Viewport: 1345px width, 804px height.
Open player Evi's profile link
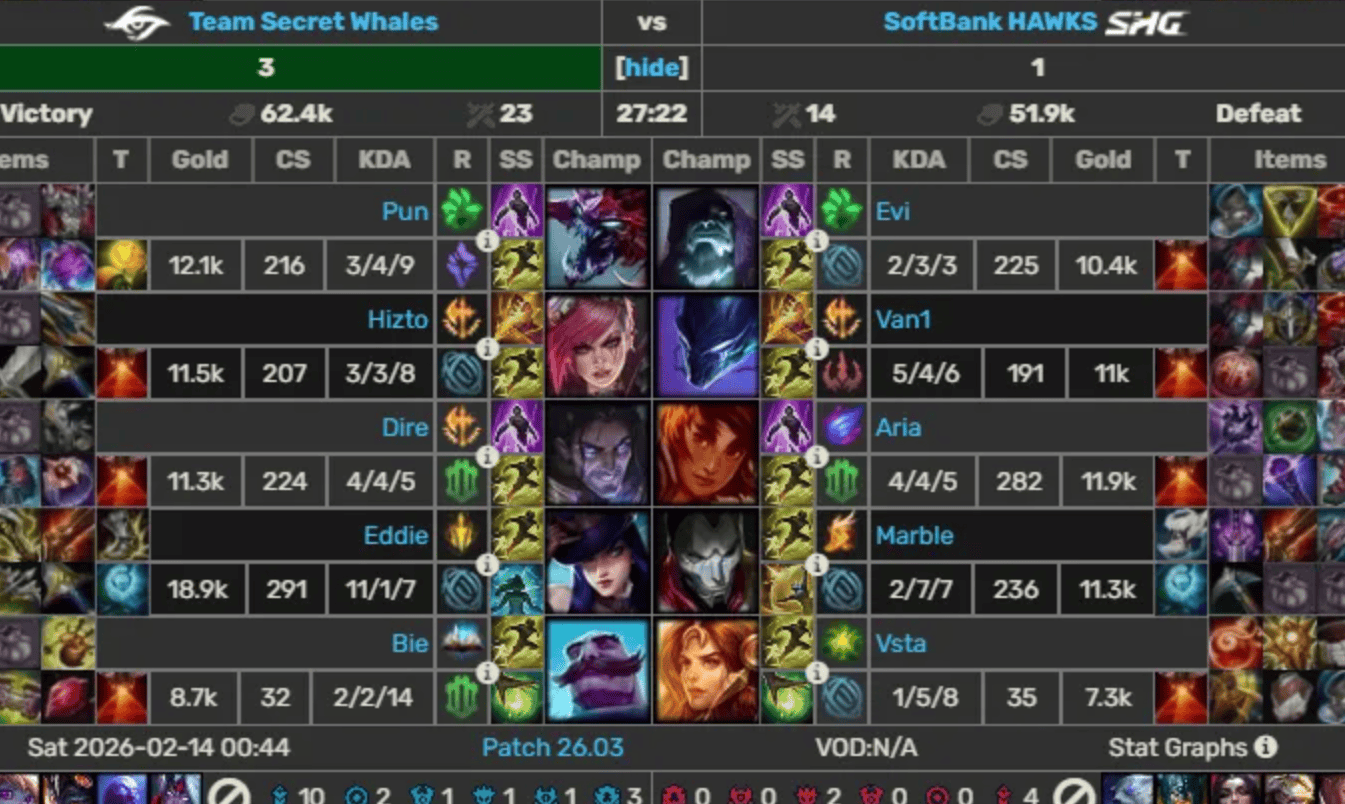coord(893,212)
